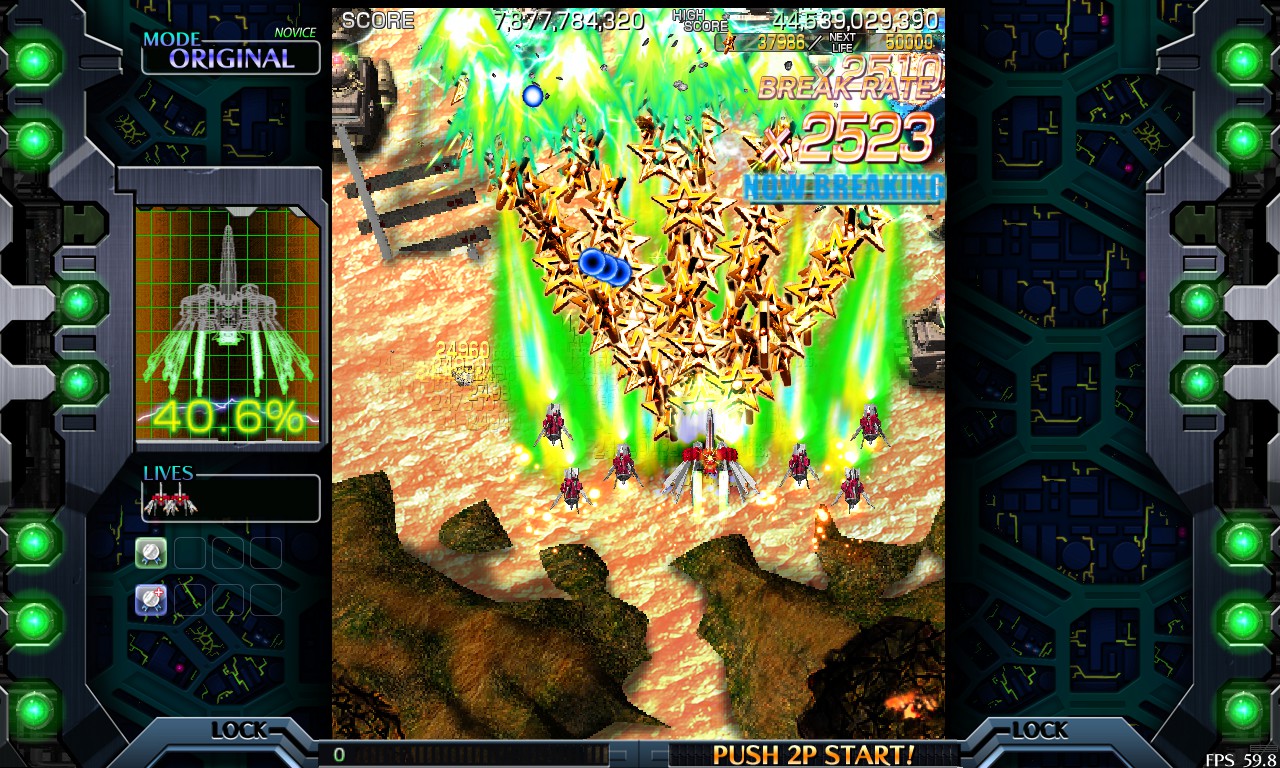Click the PUSH 2P START! banner
This screenshot has width=1280, height=768.
point(813,754)
